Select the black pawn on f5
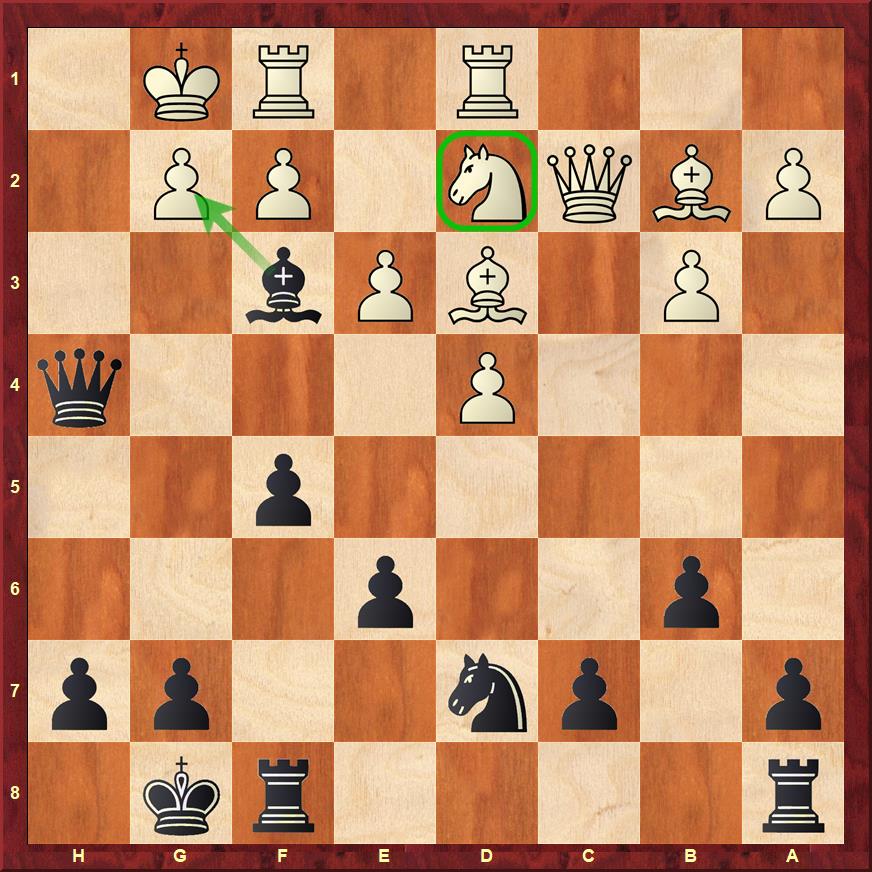The width and height of the screenshot is (872, 872). 283,489
